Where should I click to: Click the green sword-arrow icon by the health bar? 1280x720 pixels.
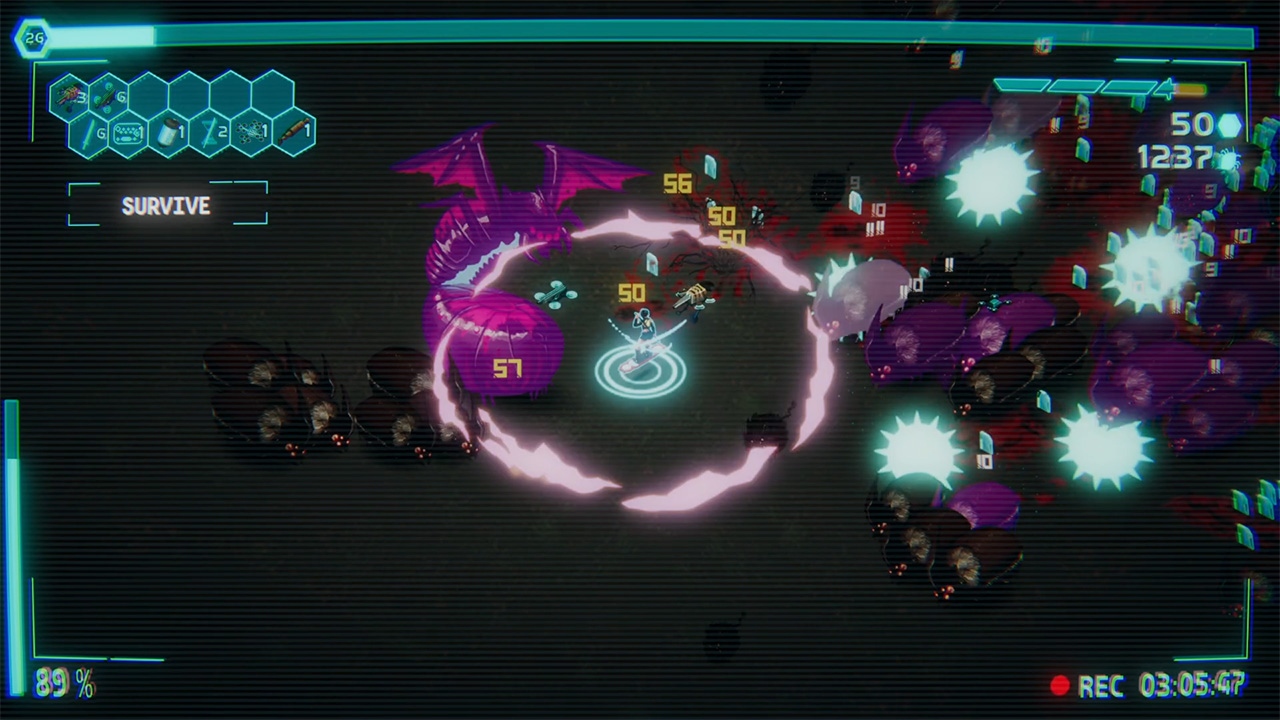[1166, 88]
